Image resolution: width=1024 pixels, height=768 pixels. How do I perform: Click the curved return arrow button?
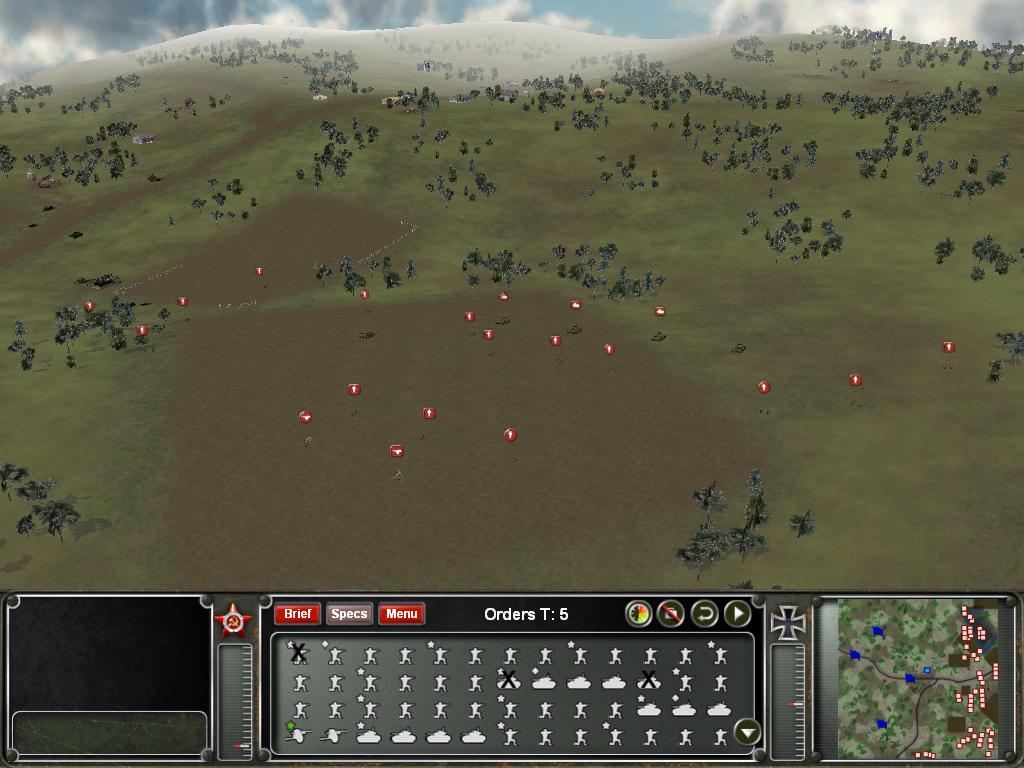tap(704, 614)
